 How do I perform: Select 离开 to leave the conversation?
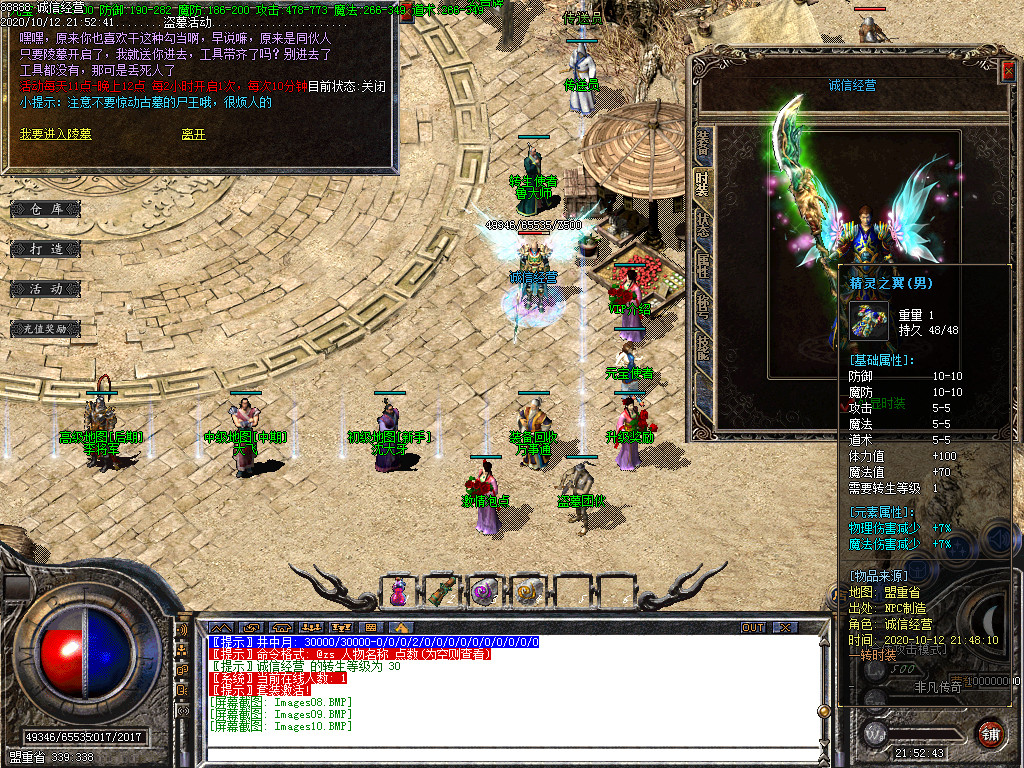coord(193,134)
